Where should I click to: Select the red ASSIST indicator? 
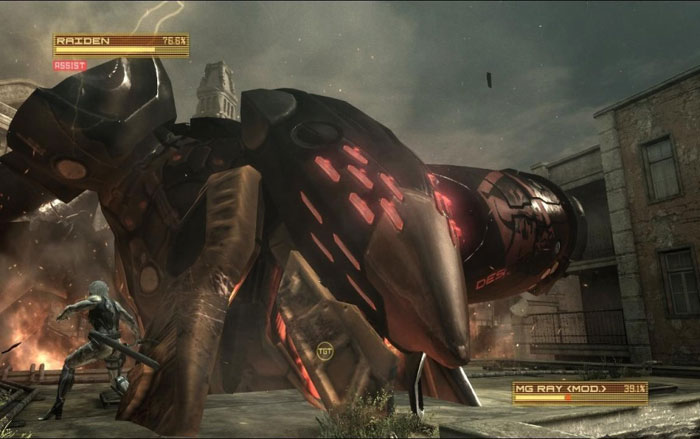(x=70, y=66)
